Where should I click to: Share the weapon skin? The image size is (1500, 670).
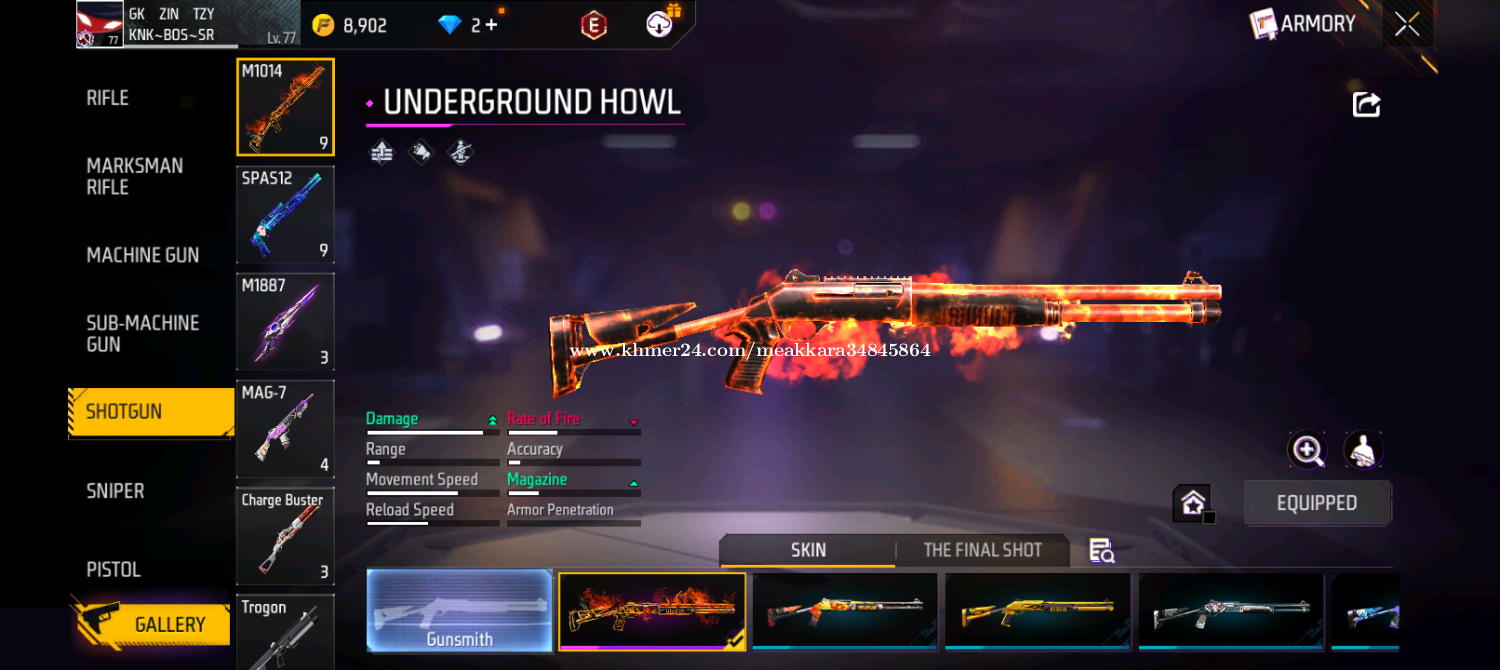1366,104
